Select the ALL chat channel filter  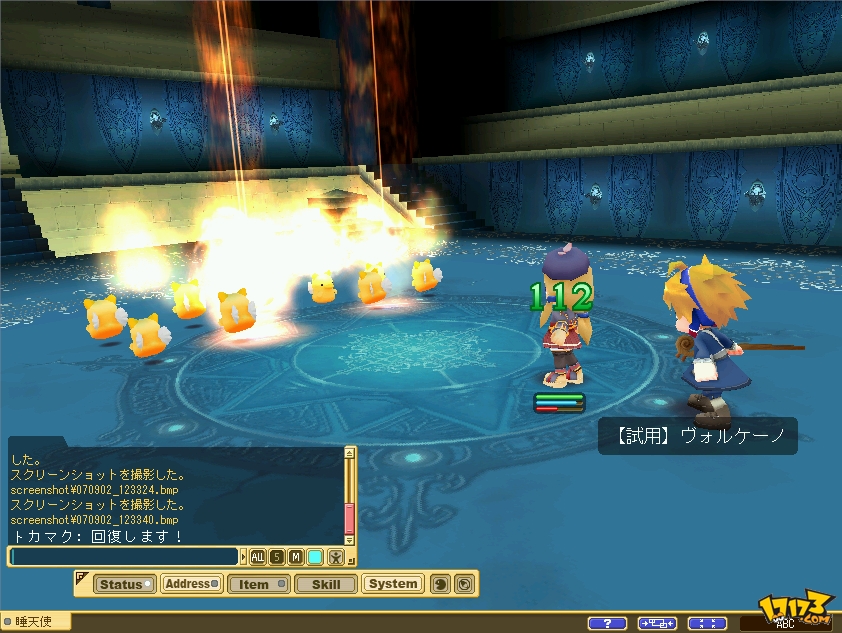(x=257, y=557)
